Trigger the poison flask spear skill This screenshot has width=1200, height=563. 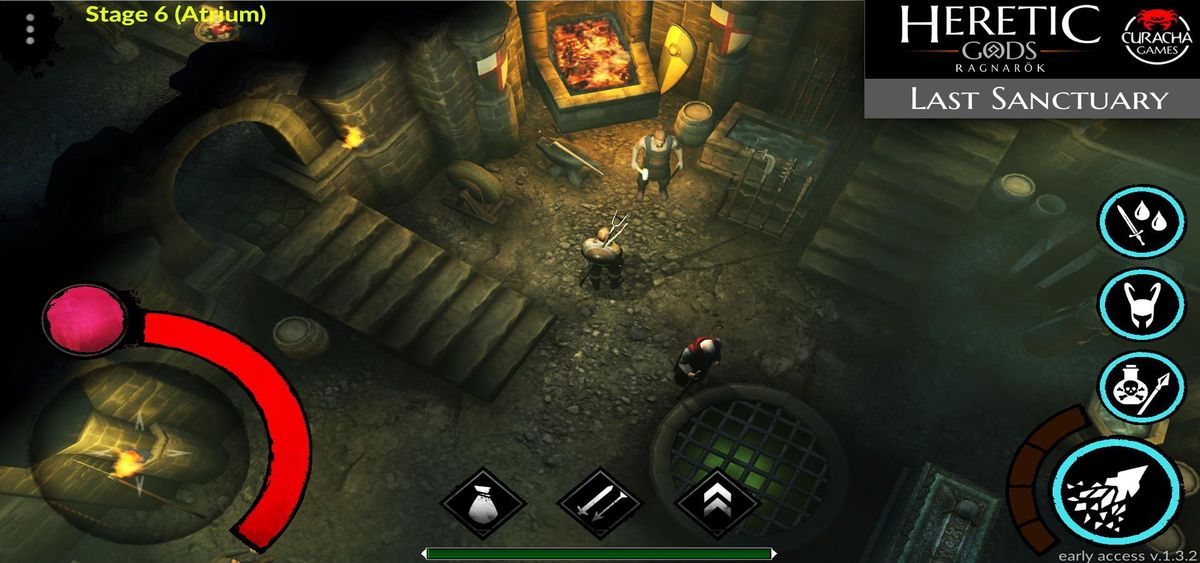tap(1143, 388)
